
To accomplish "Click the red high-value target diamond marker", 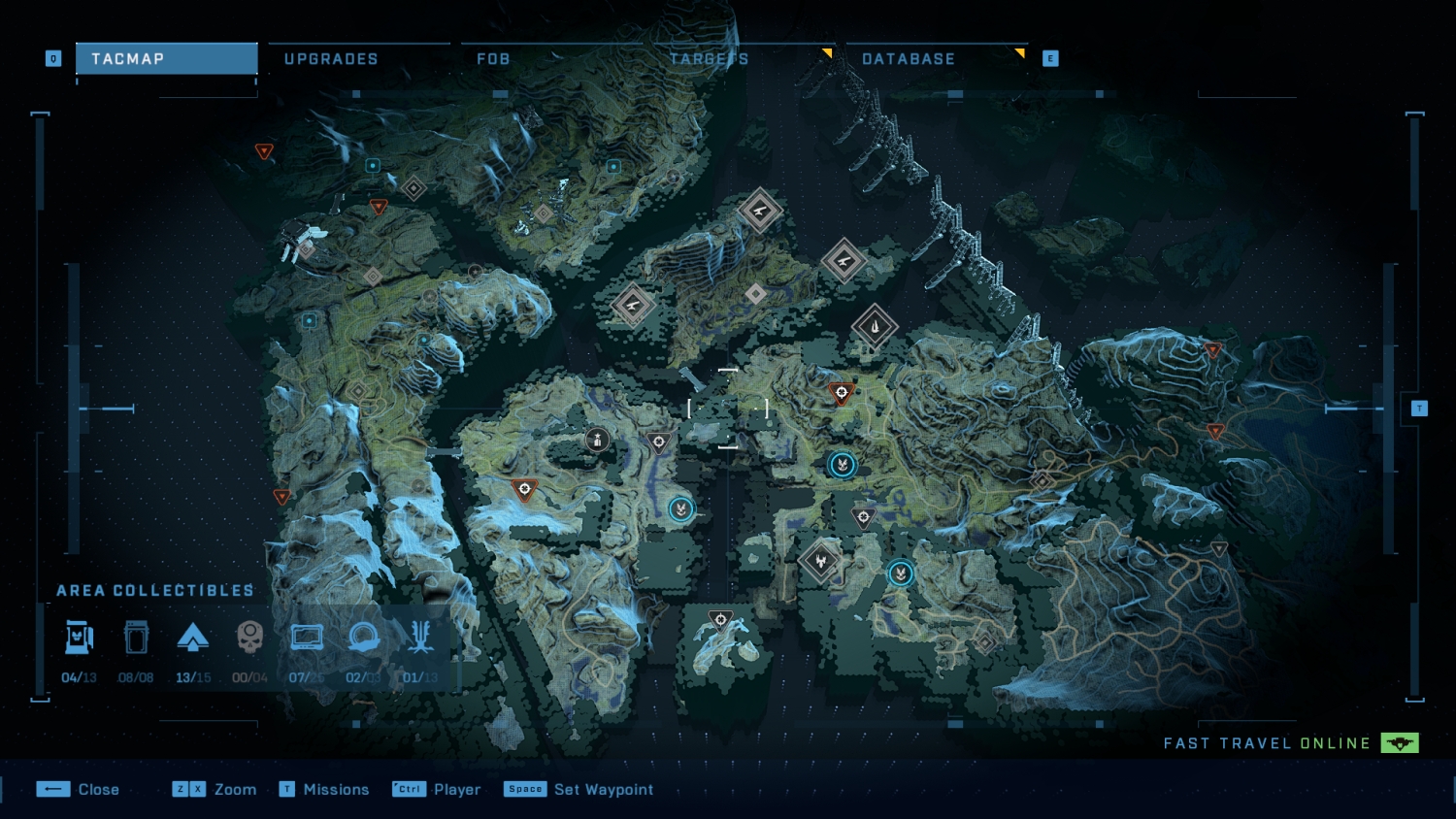I will point(841,392).
